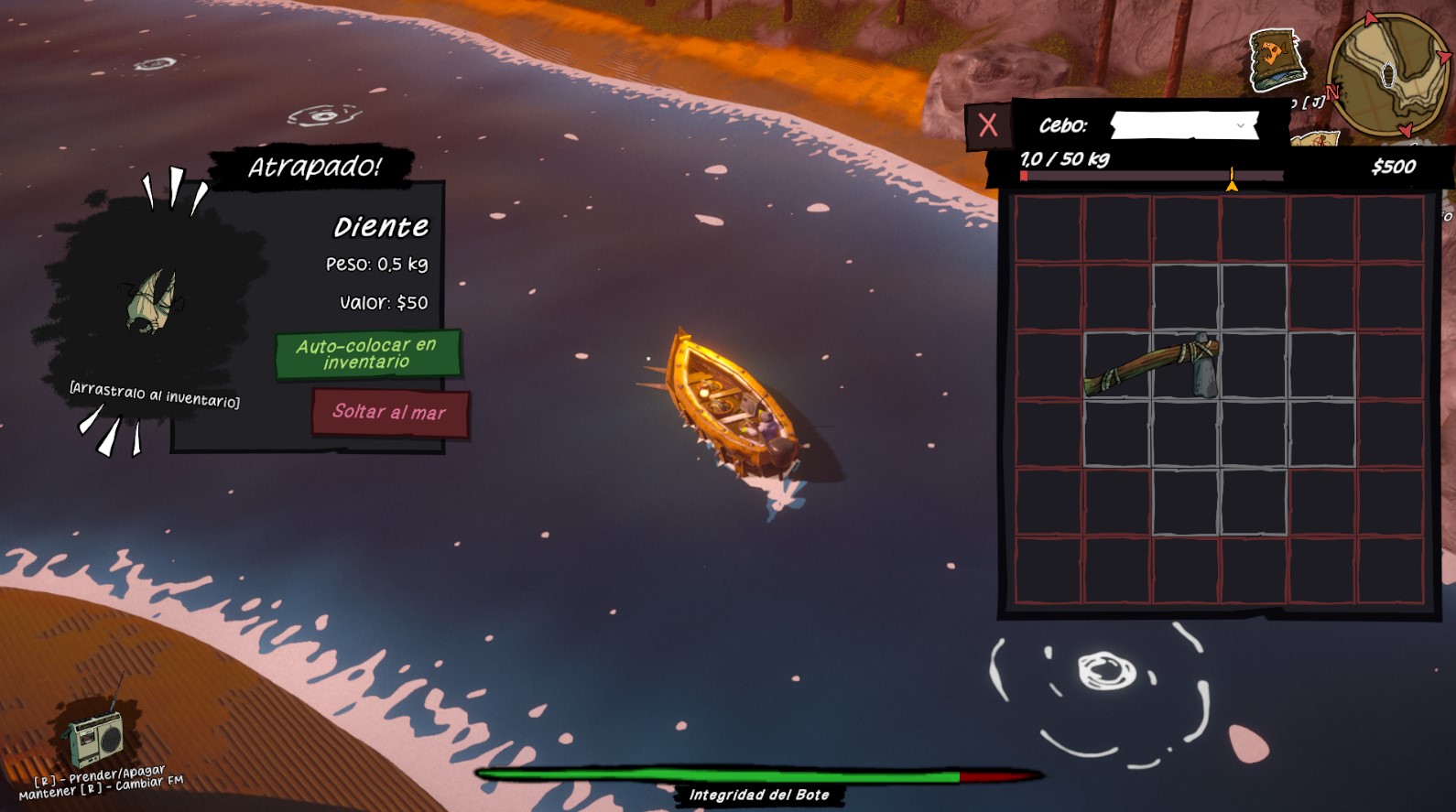Release the catch with Soltar al mar
Viewport: 1456px width, 812px height.
pyautogui.click(x=390, y=412)
